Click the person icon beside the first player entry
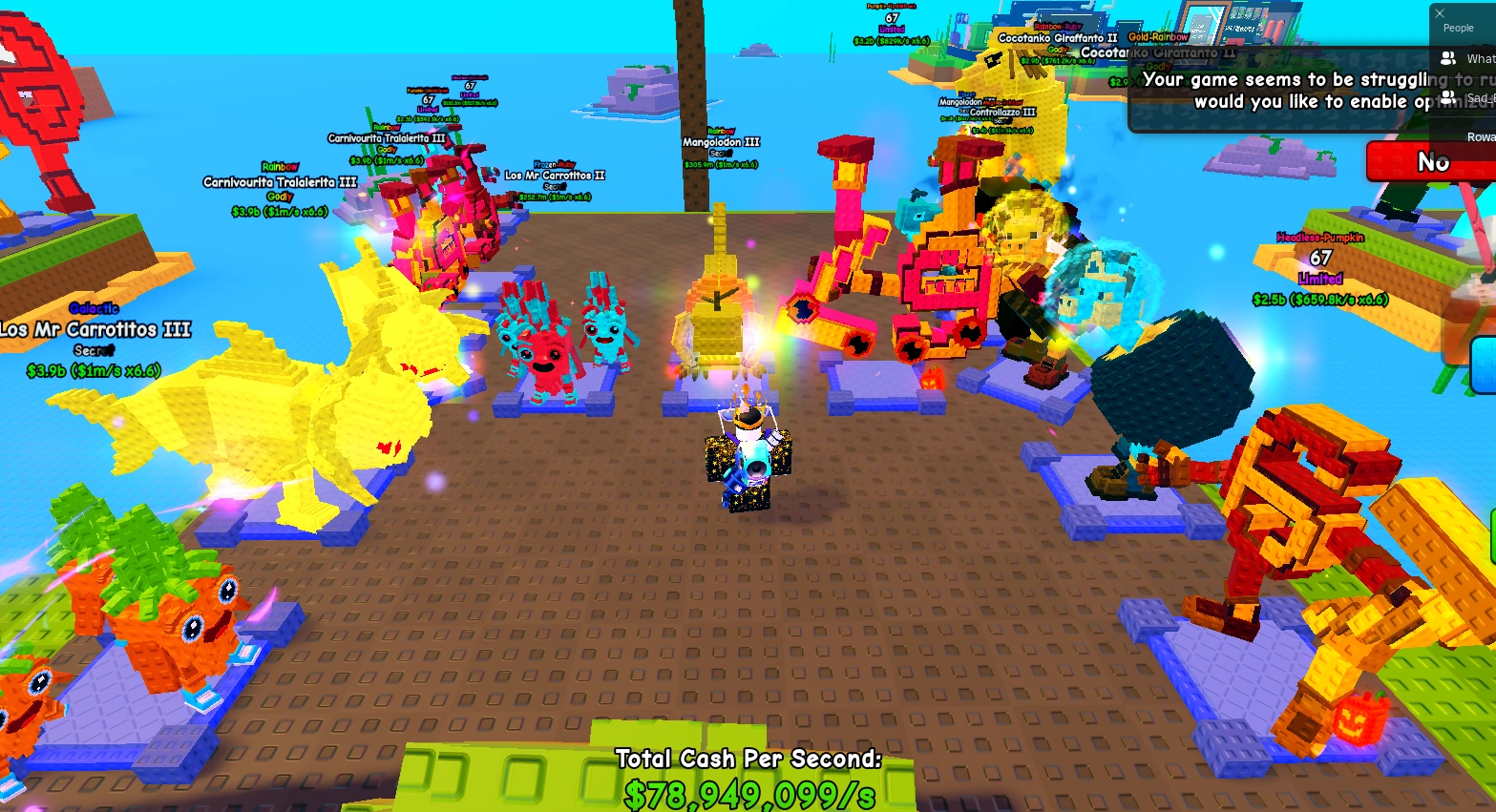The image size is (1496, 812). pos(1448,58)
